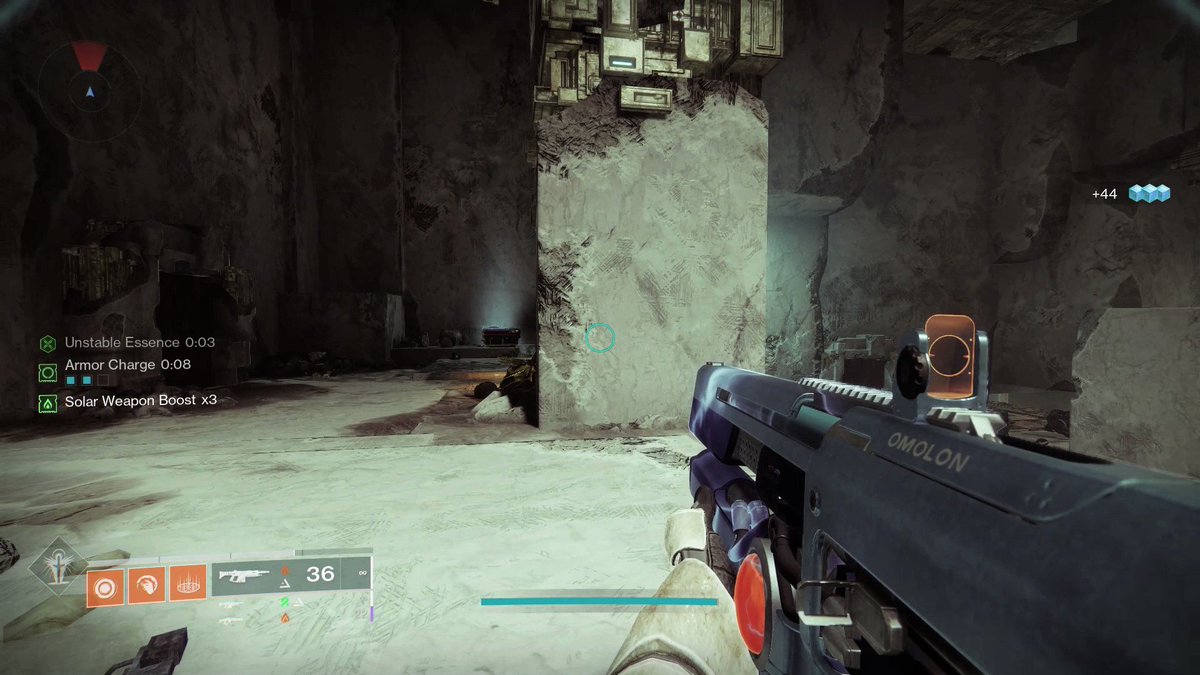Select the Solar Weapon Boost buff icon
1200x675 pixels.
pyautogui.click(x=47, y=402)
